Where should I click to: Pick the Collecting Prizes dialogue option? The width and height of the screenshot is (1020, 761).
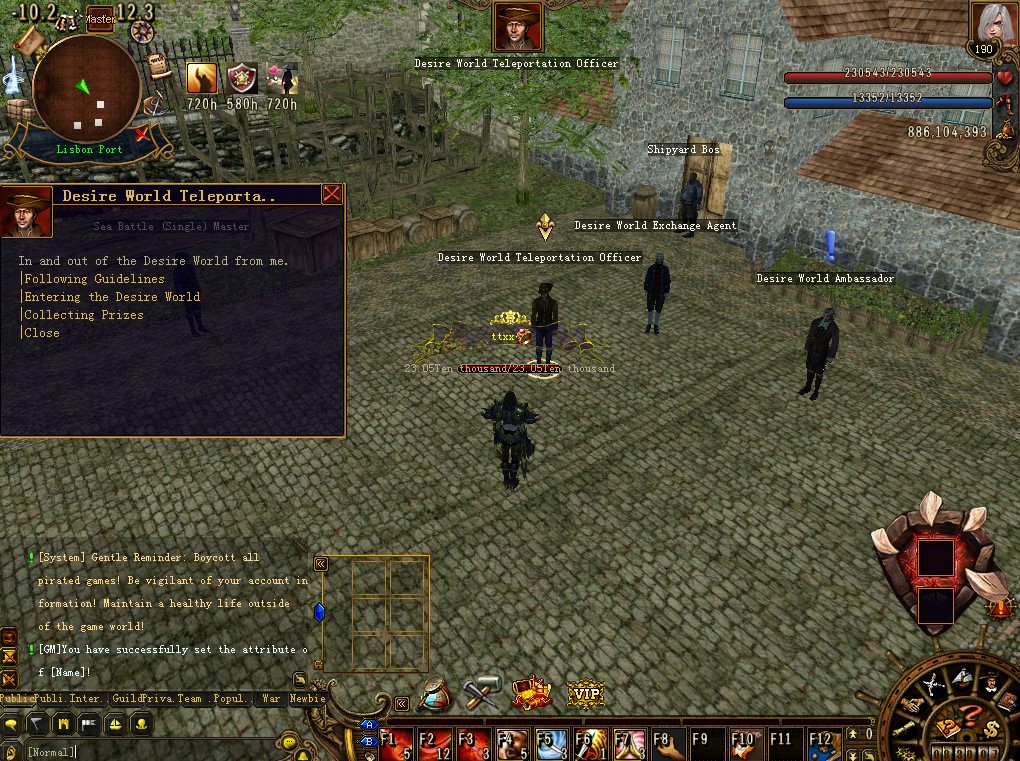pyautogui.click(x=84, y=315)
